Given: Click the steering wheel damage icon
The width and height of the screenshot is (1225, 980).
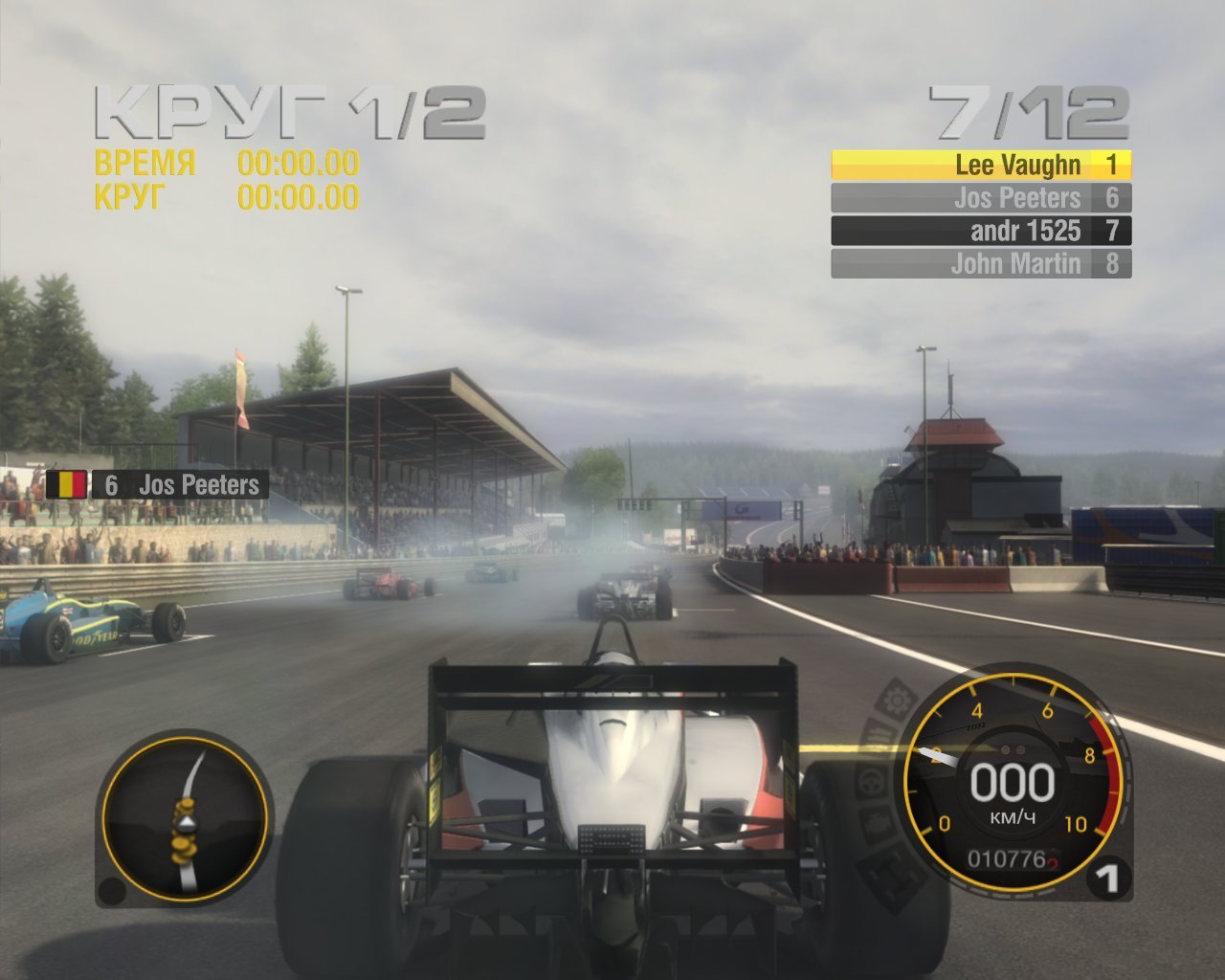Looking at the screenshot, I should click(x=868, y=782).
